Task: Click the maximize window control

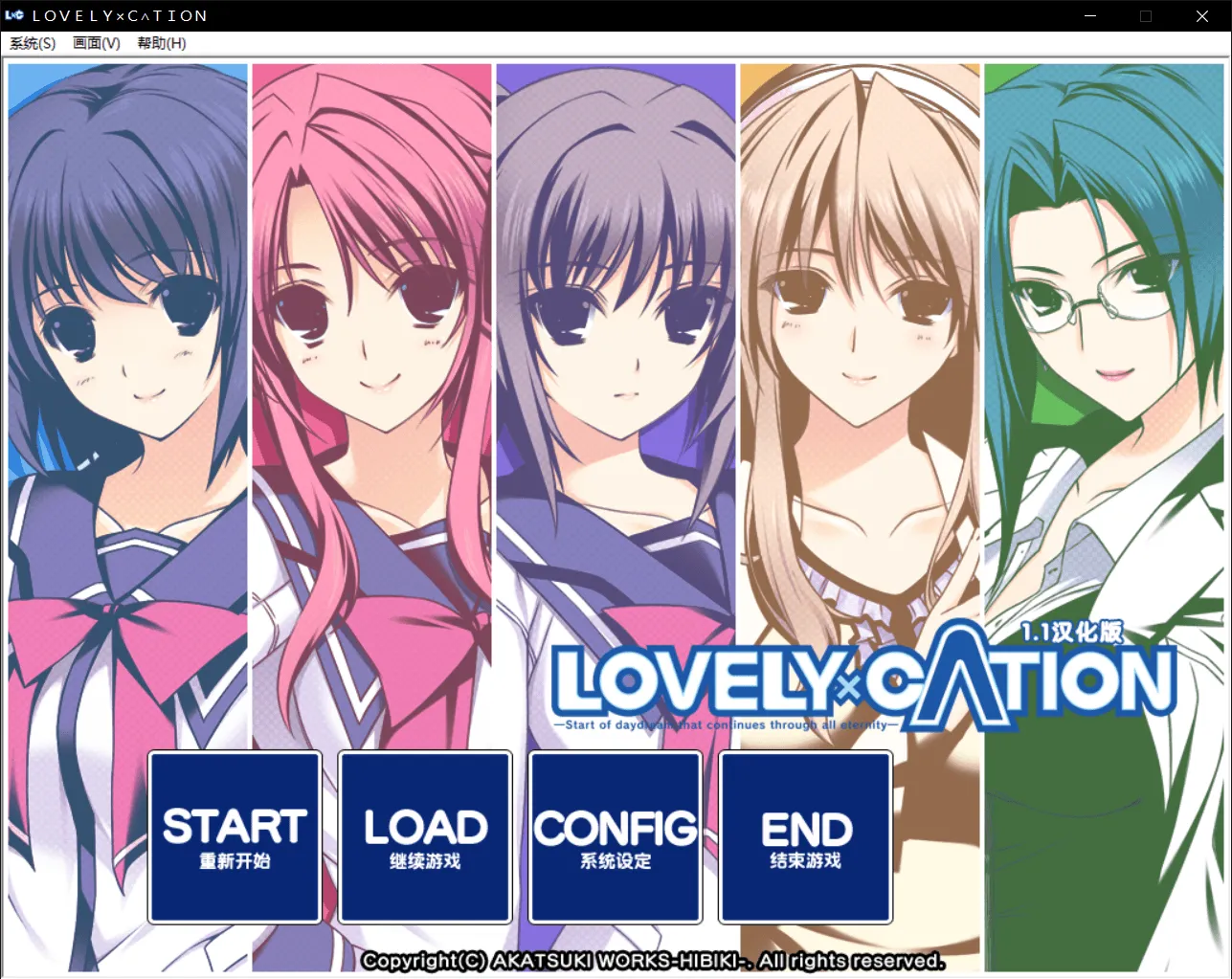Action: [x=1146, y=15]
